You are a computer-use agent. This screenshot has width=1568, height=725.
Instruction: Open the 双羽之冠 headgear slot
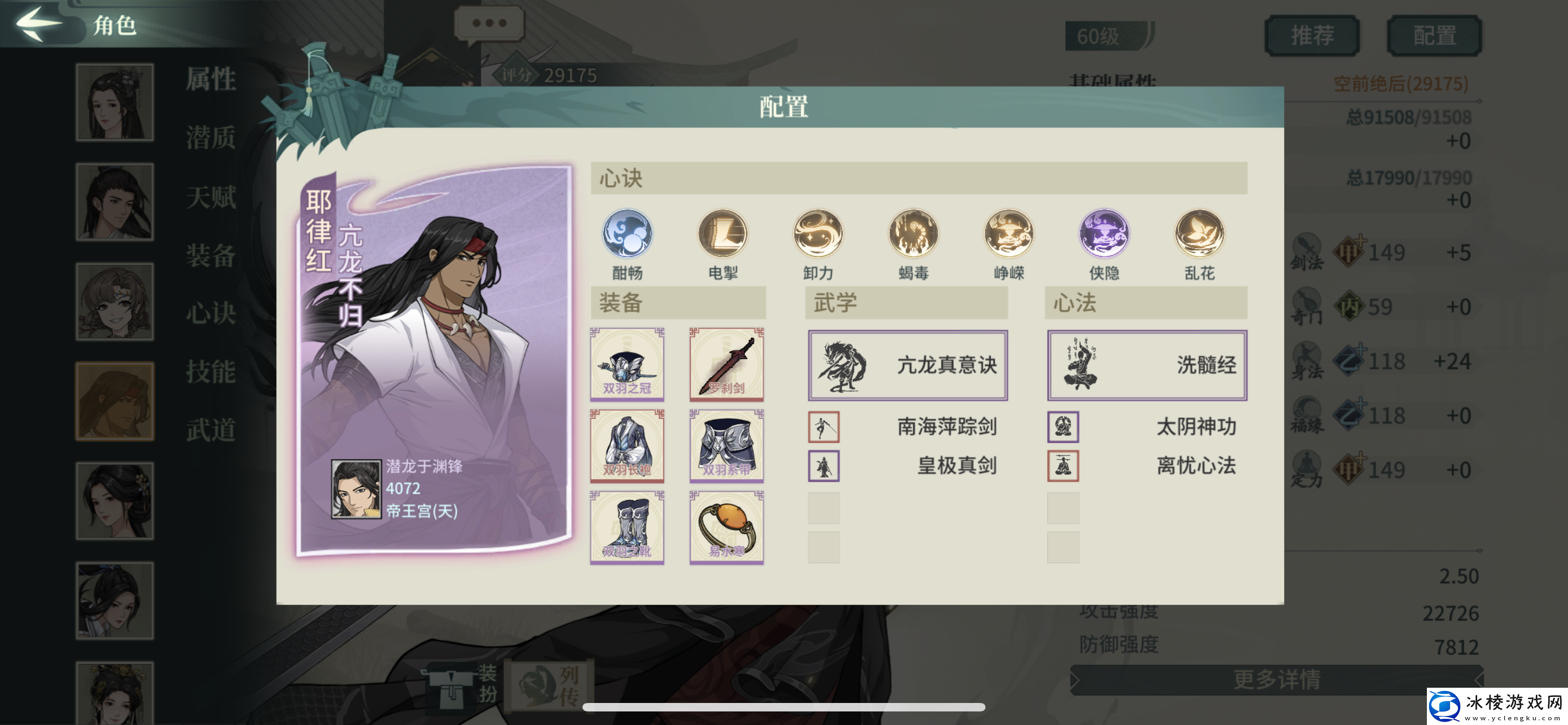tap(627, 364)
